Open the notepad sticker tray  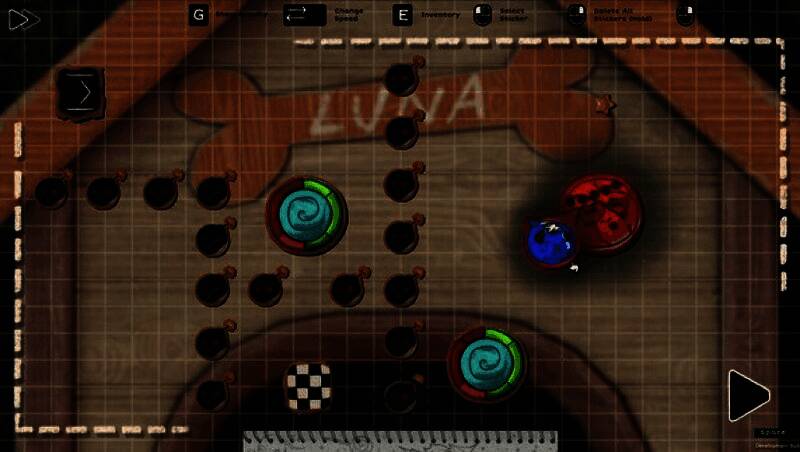click(x=400, y=441)
